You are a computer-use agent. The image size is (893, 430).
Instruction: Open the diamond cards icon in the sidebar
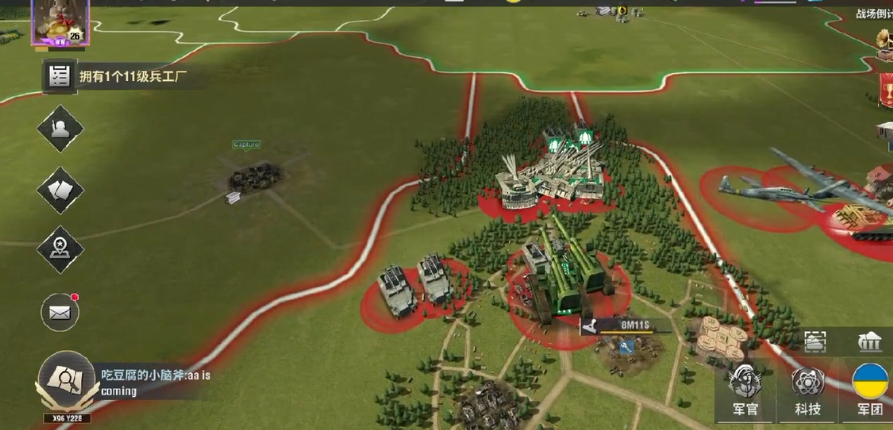[60, 190]
